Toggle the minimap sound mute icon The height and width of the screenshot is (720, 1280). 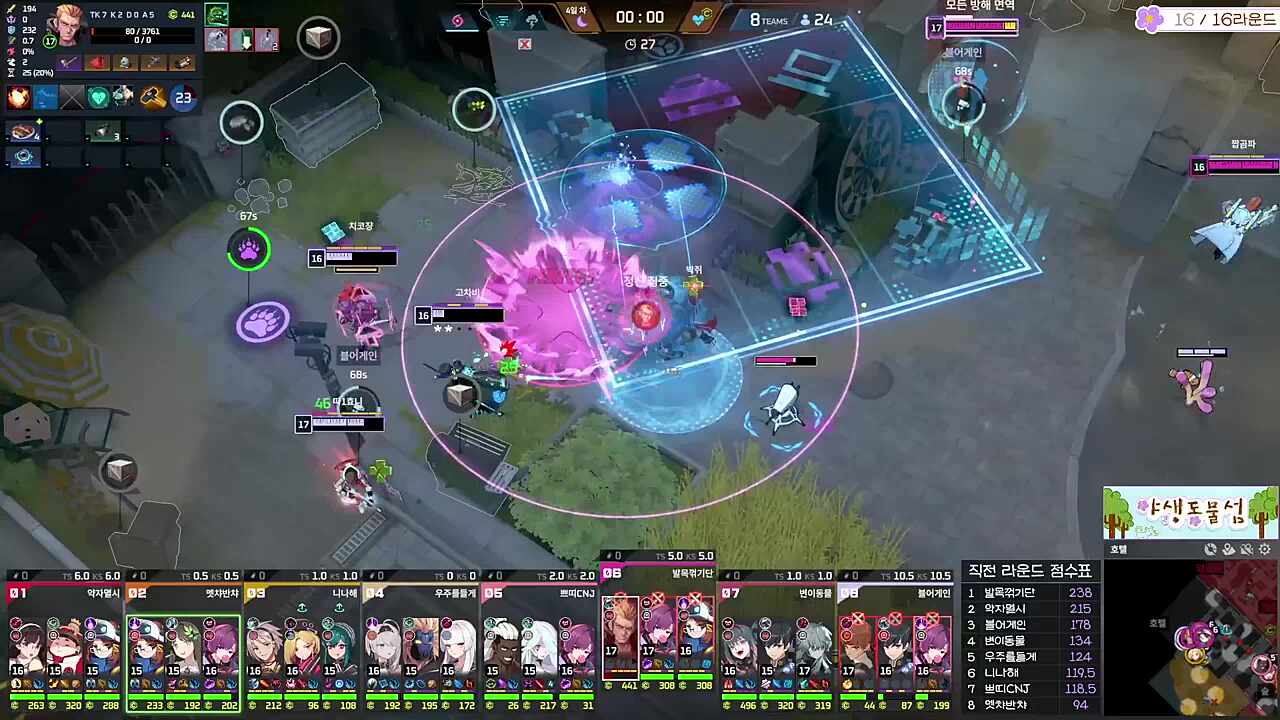pyautogui.click(x=1246, y=549)
